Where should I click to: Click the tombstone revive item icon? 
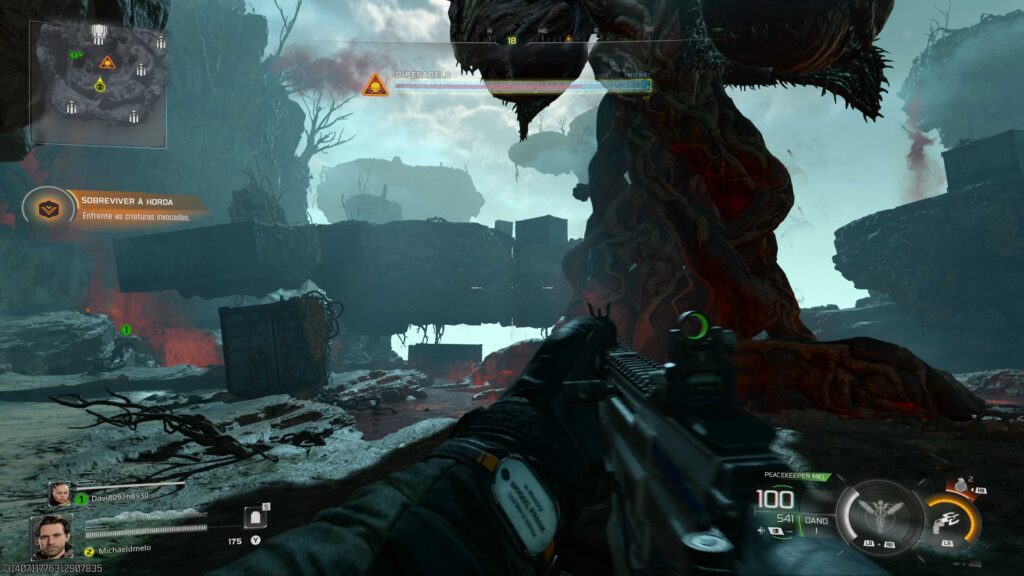254,518
